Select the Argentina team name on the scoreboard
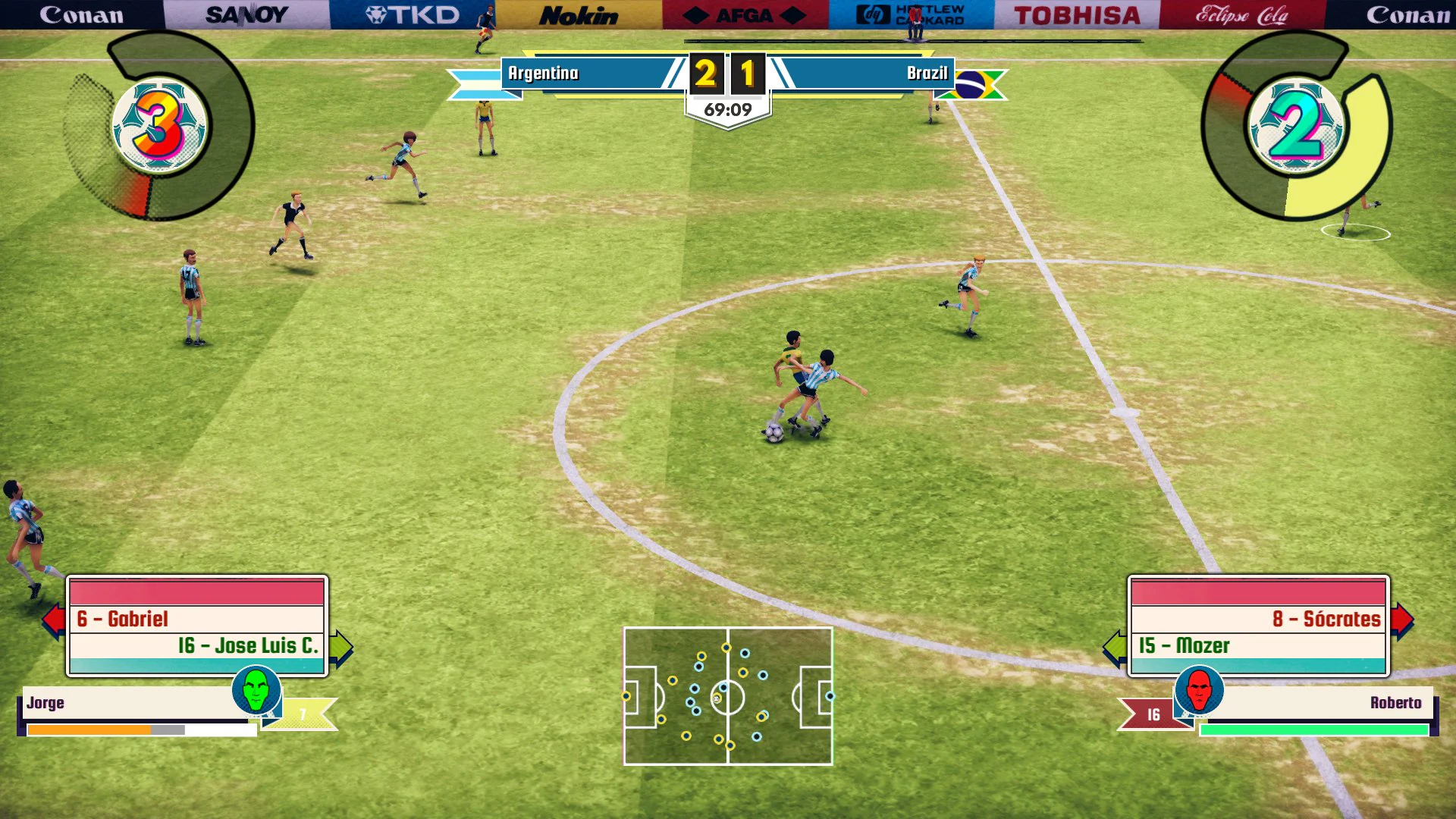The height and width of the screenshot is (819, 1456). [x=543, y=74]
